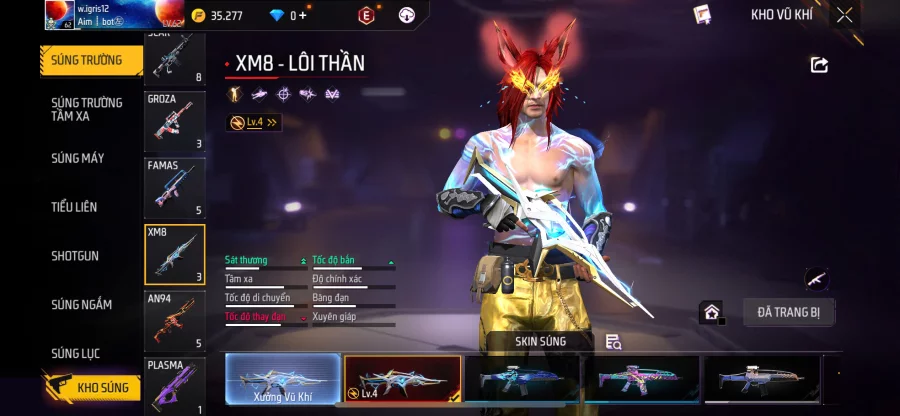Open the KHO SÚNG tab
Image resolution: width=900 pixels, height=416 pixels.
[x=90, y=388]
